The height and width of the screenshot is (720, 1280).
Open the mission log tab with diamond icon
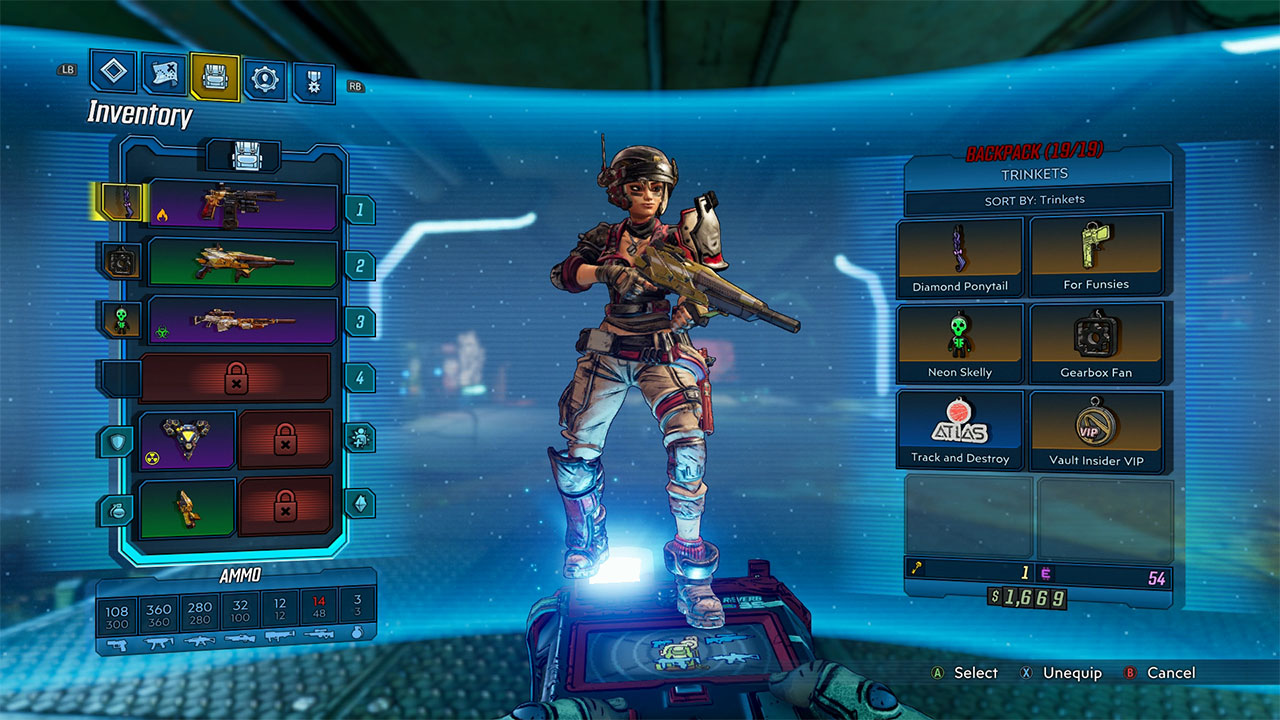113,71
